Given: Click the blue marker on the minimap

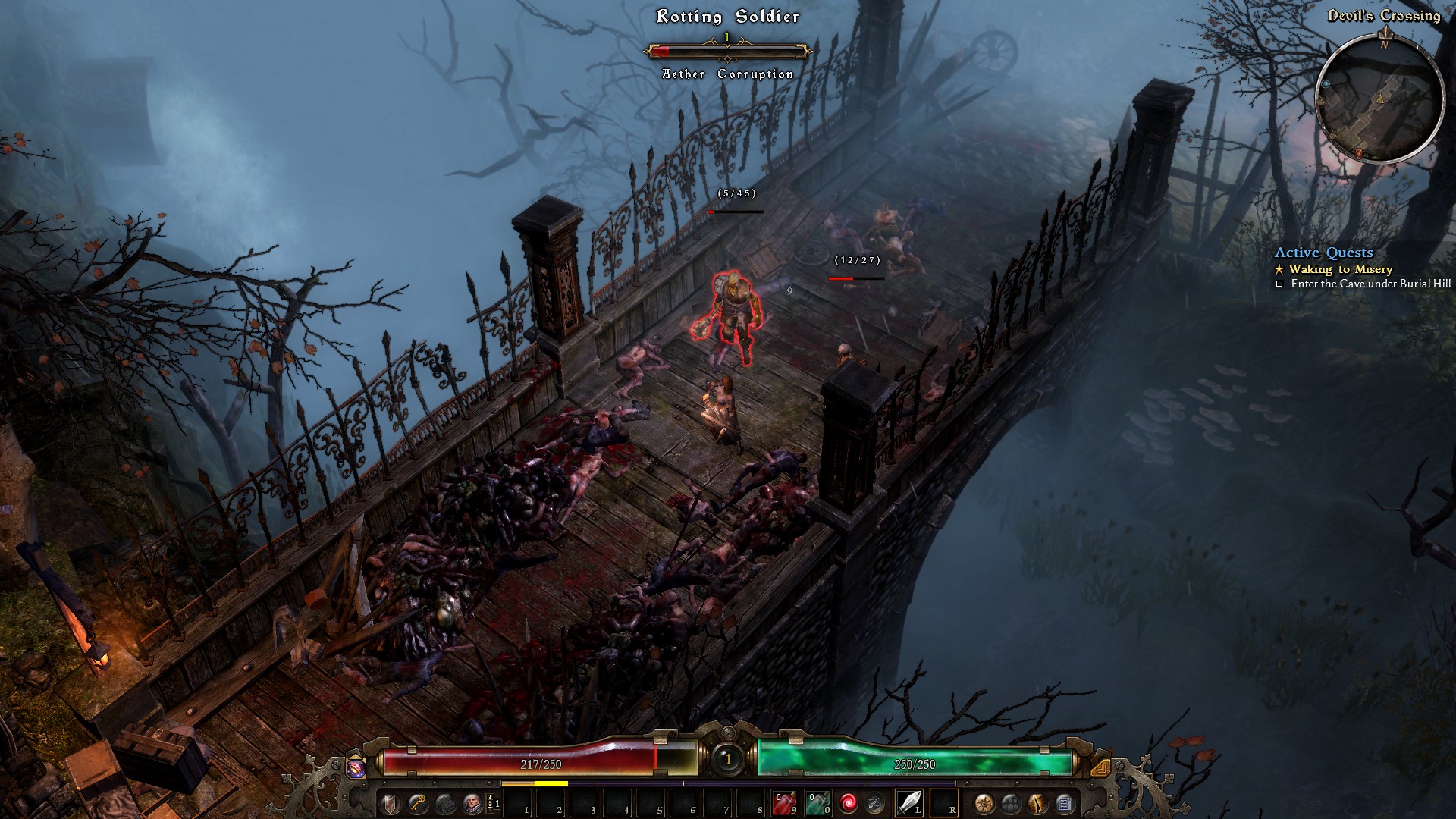Looking at the screenshot, I should click(x=1326, y=84).
